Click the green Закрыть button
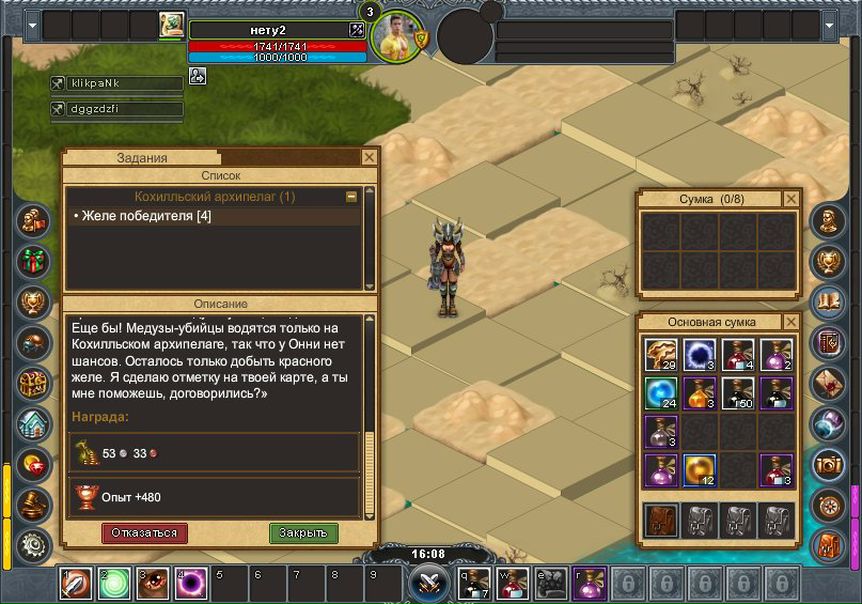Viewport: 862px width, 604px height. click(x=304, y=533)
